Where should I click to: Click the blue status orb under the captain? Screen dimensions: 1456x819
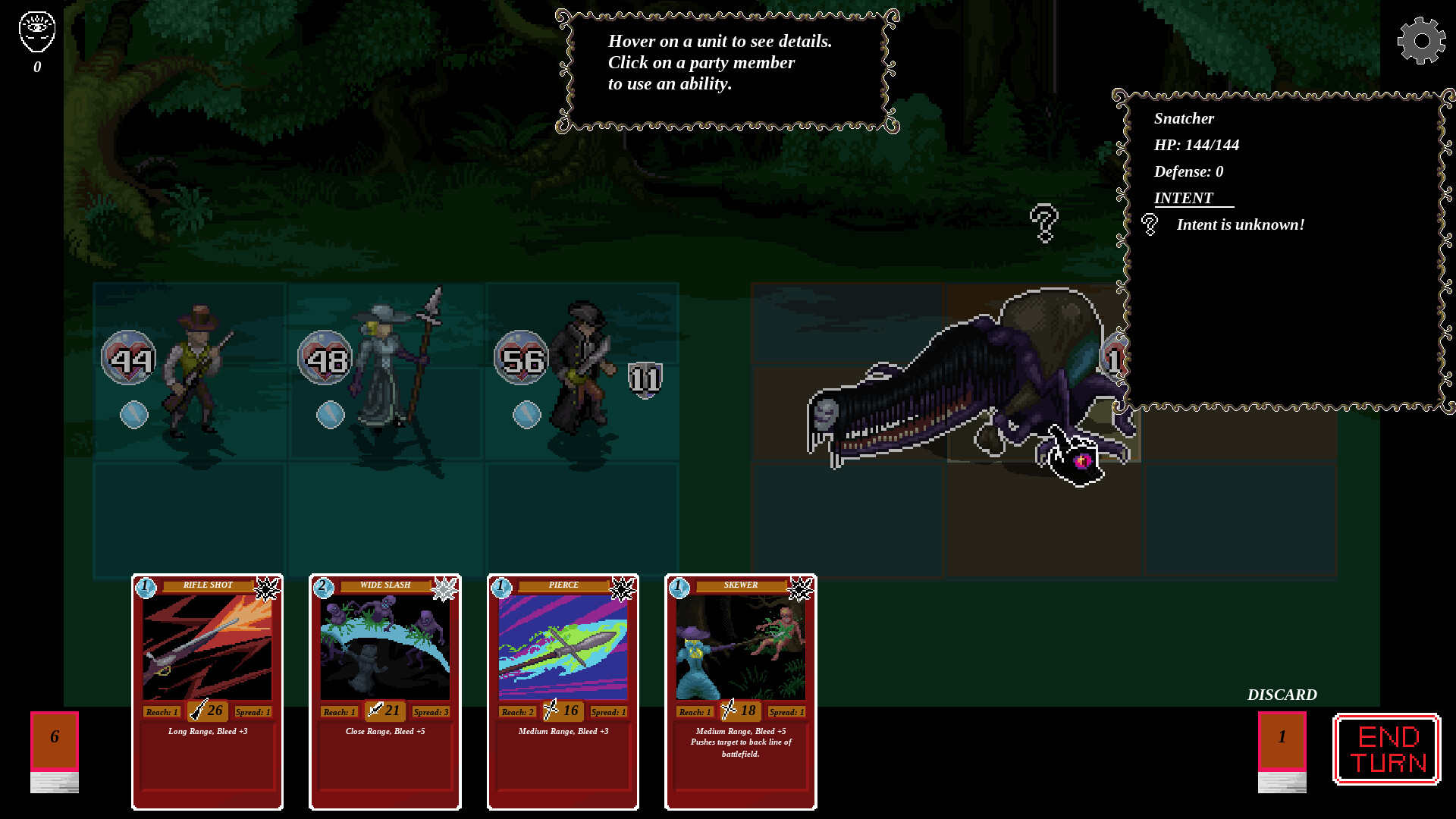pyautogui.click(x=526, y=413)
